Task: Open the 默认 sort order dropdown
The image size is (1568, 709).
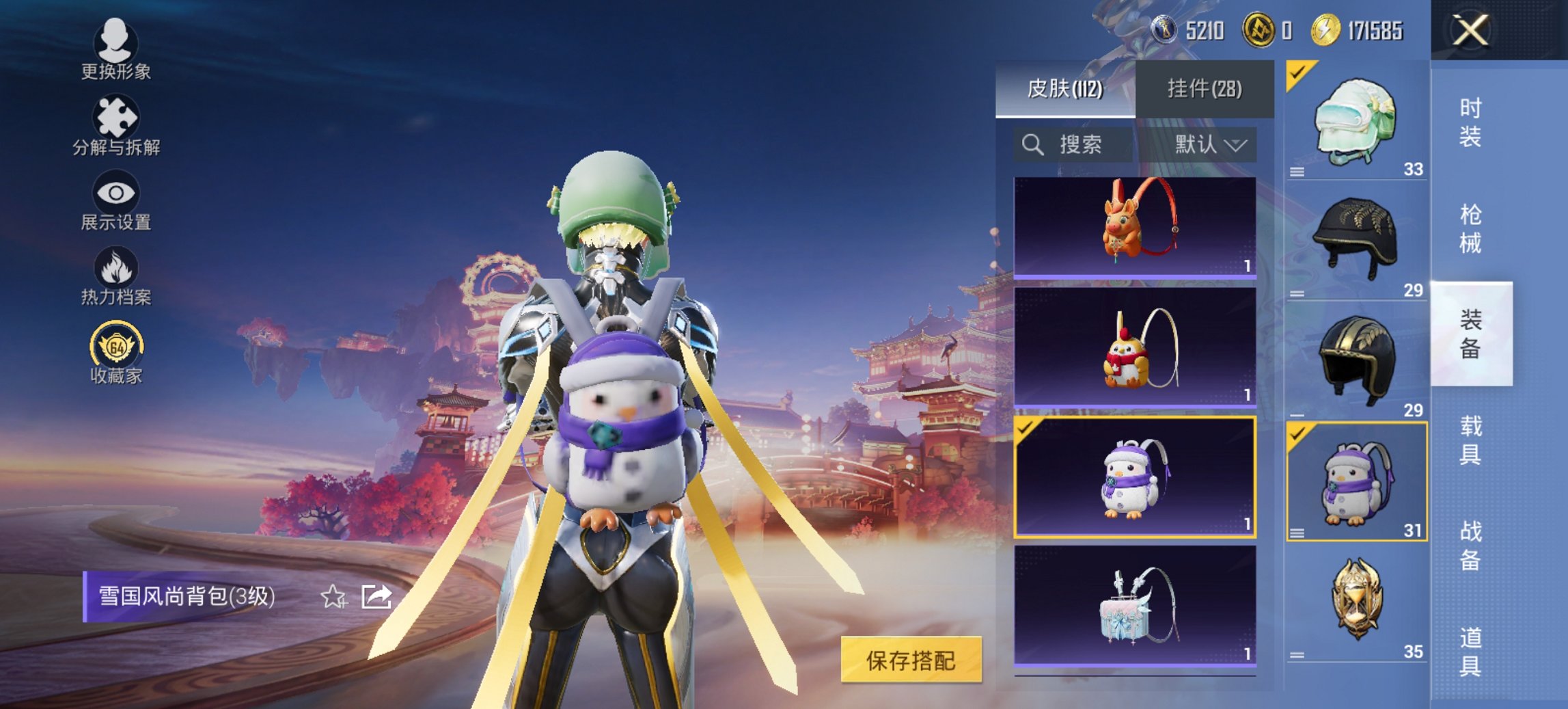Action: tap(1211, 146)
